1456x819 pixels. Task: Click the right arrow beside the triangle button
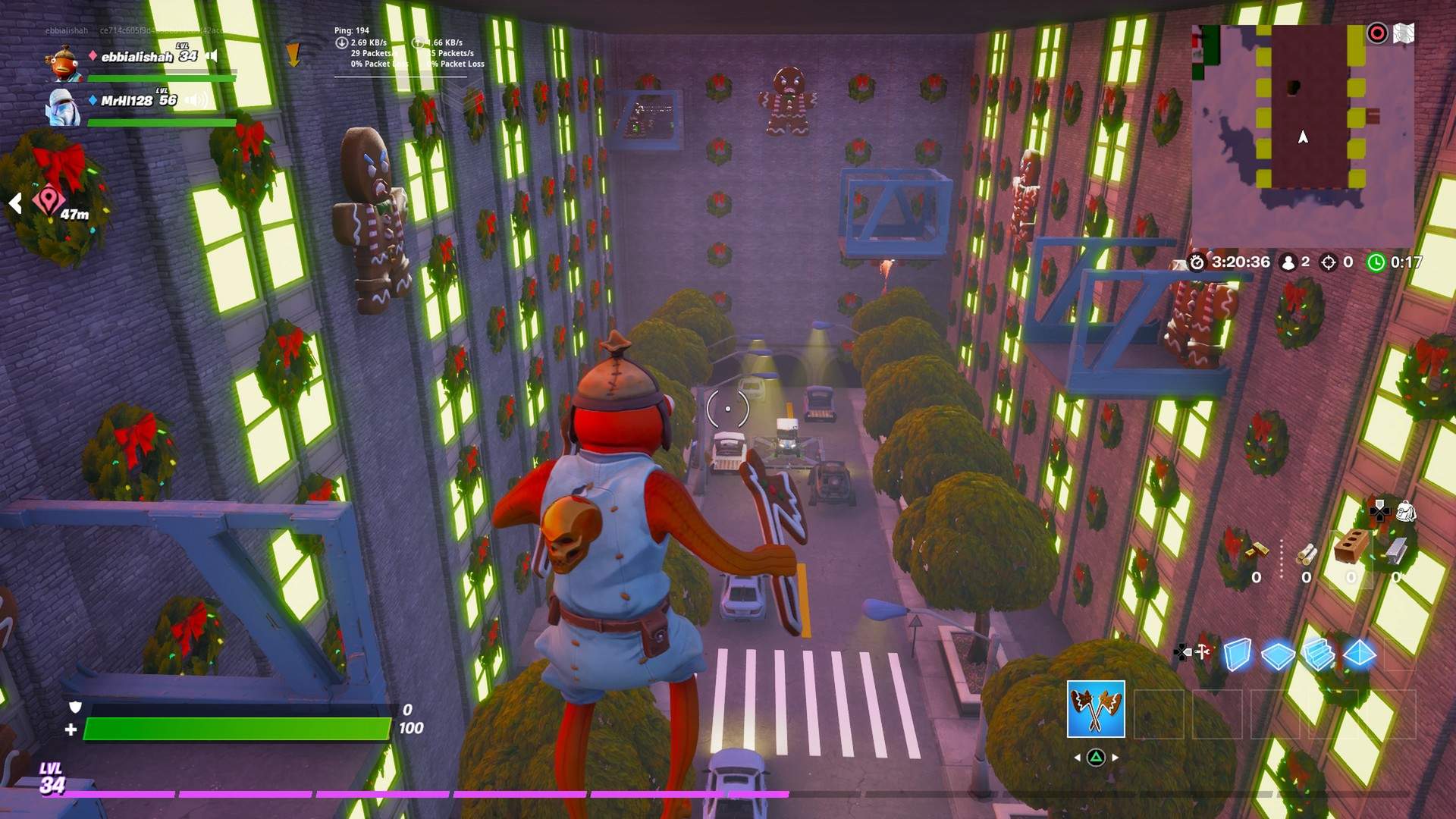click(x=1115, y=757)
